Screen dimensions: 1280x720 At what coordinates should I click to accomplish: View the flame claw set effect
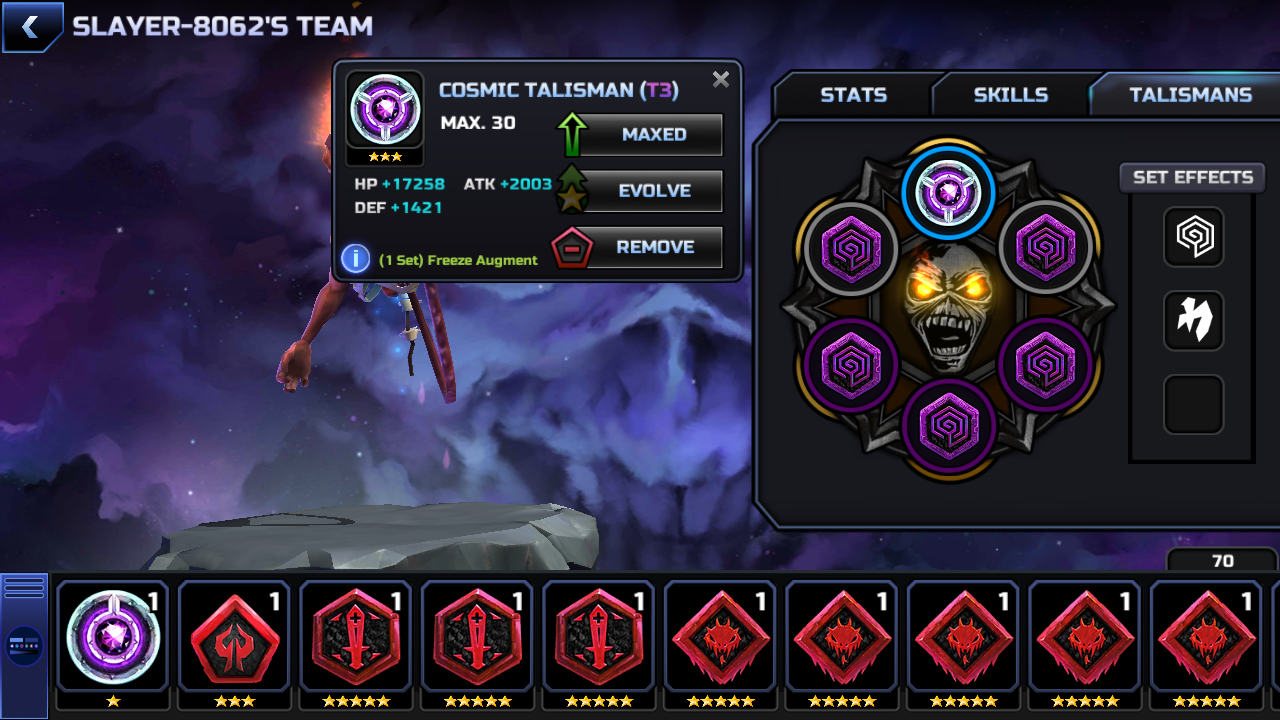(x=1193, y=321)
